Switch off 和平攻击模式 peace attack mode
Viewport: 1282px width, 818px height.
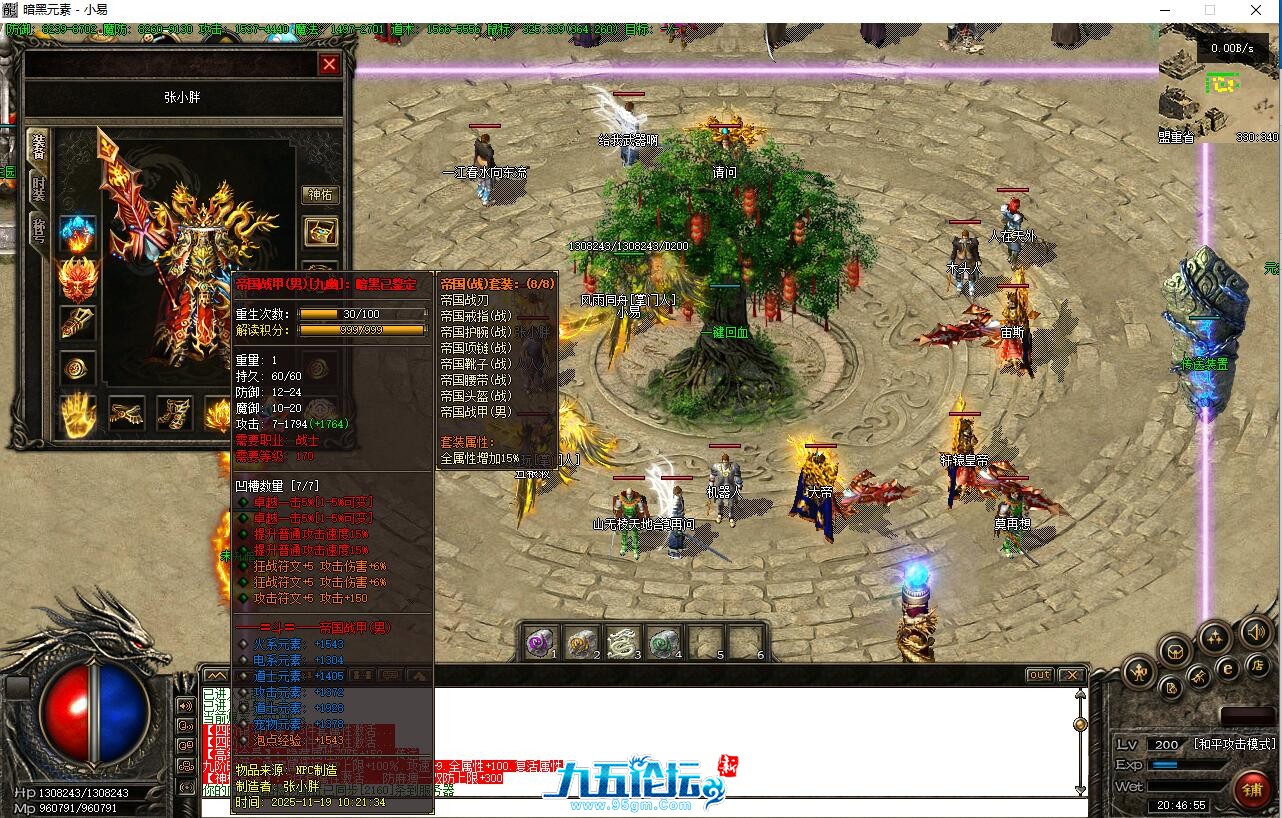1235,743
